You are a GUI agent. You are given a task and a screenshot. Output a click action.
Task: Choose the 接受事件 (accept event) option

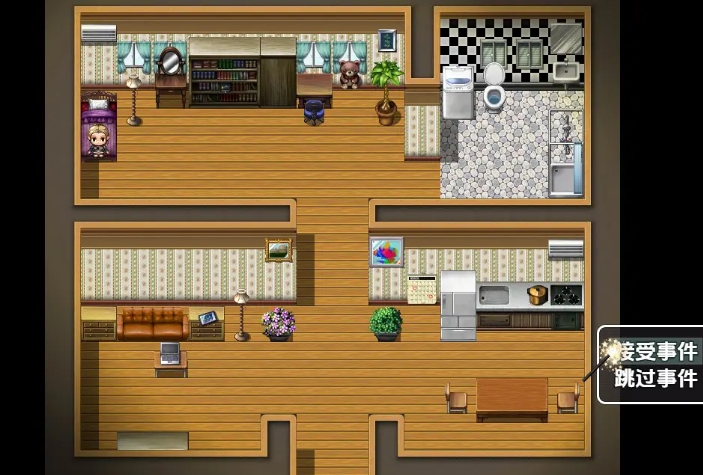coord(657,351)
